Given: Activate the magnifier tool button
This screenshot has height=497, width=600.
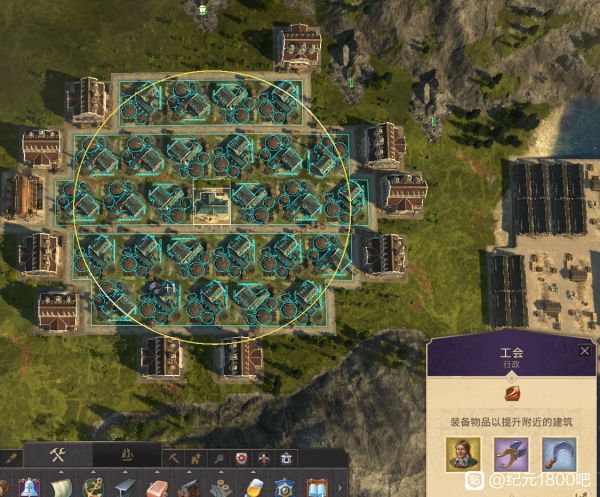Looking at the screenshot, I should [x=218, y=458].
